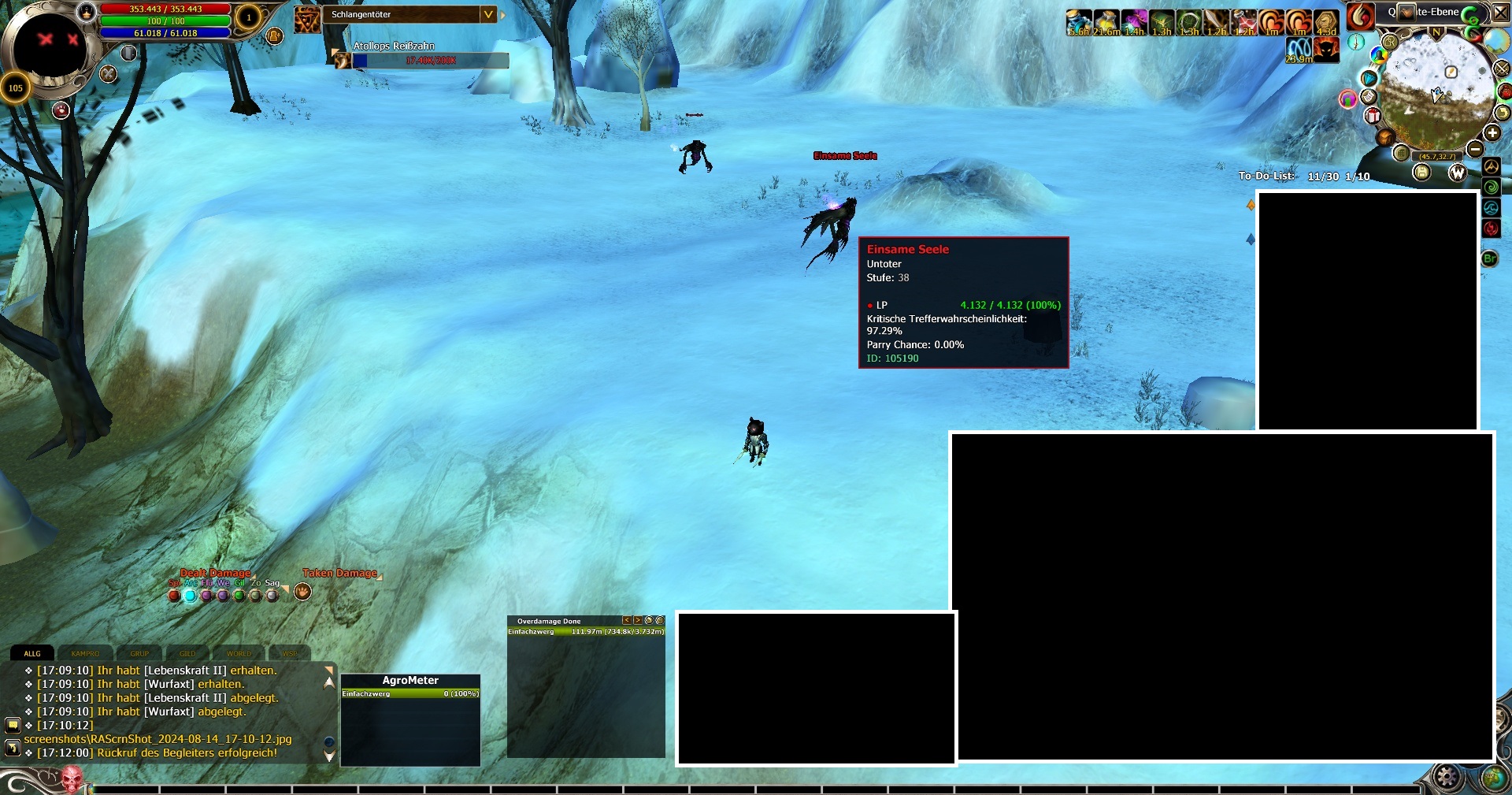Select the WORLD chat tab
Viewport: 1512px width, 795px height.
point(239,653)
